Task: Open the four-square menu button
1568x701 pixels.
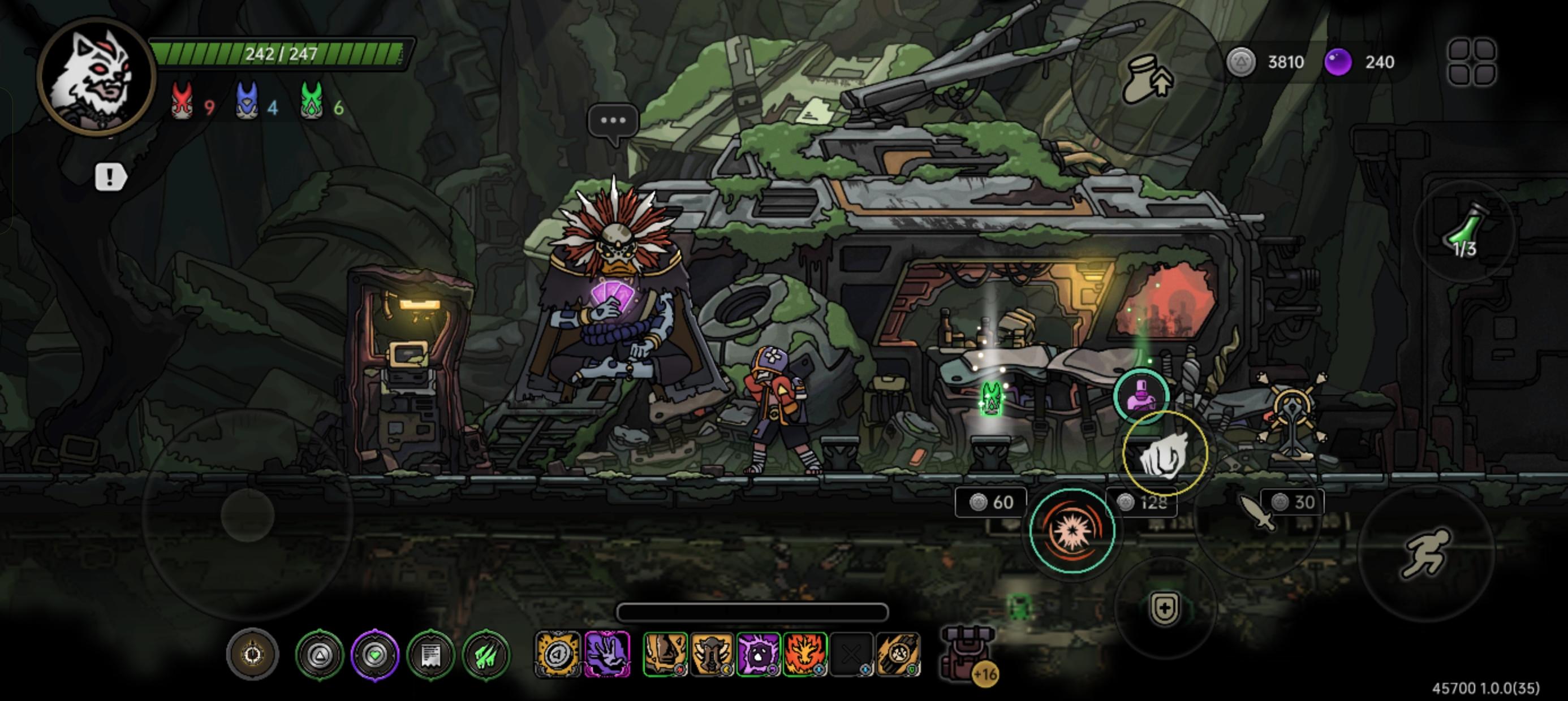Action: tap(1471, 62)
